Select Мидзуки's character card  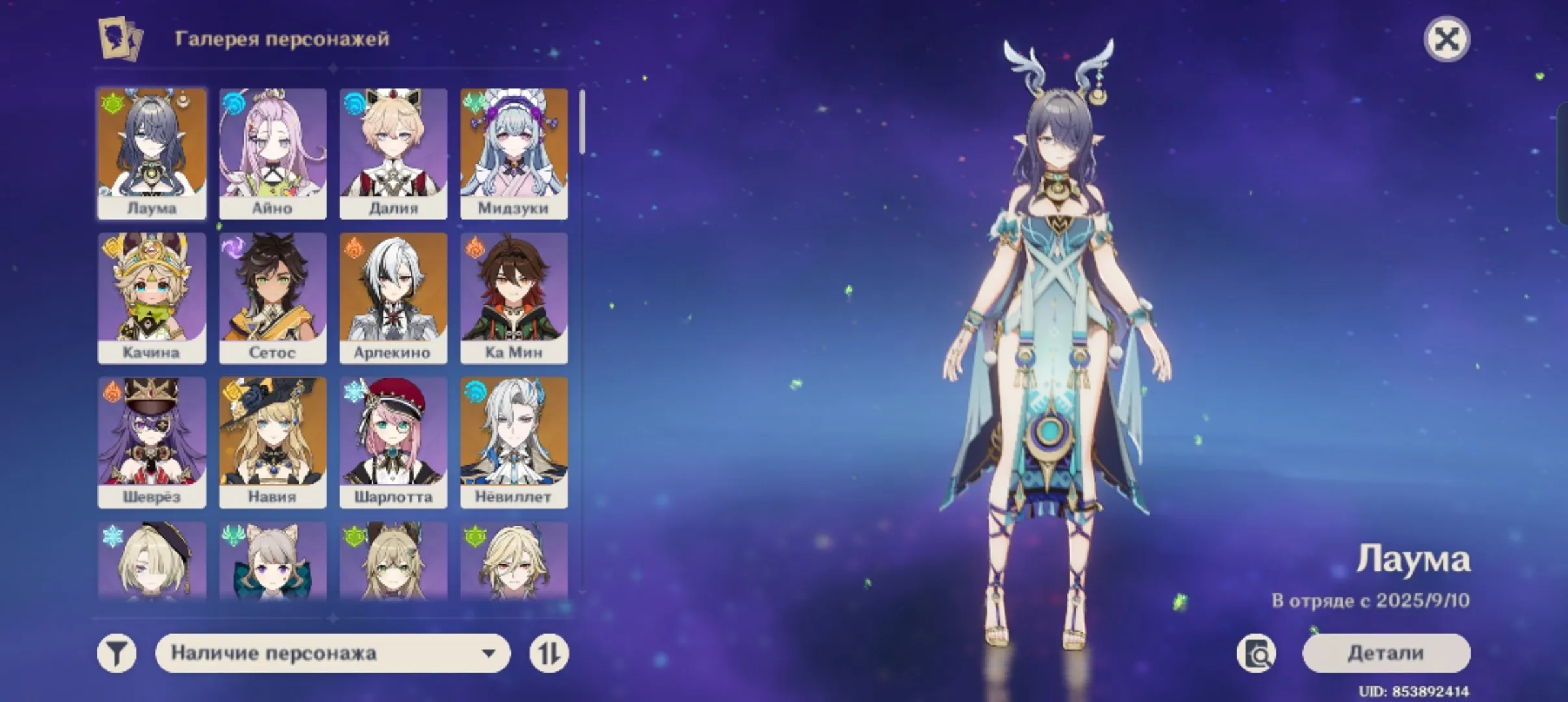pos(514,154)
